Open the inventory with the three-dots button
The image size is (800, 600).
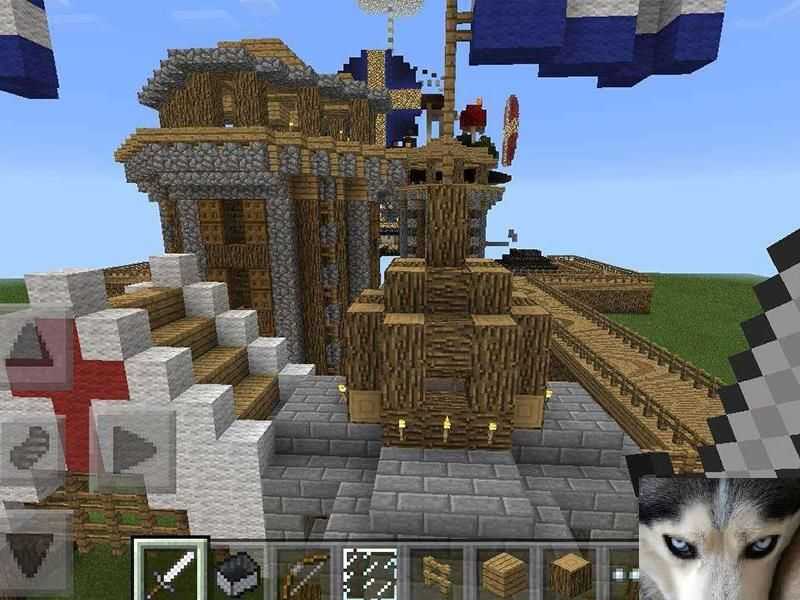coord(627,576)
